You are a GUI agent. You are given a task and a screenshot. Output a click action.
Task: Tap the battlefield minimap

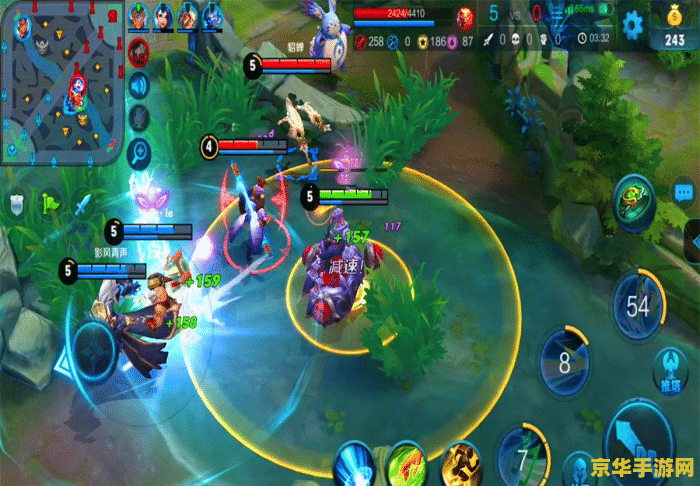coord(62,80)
